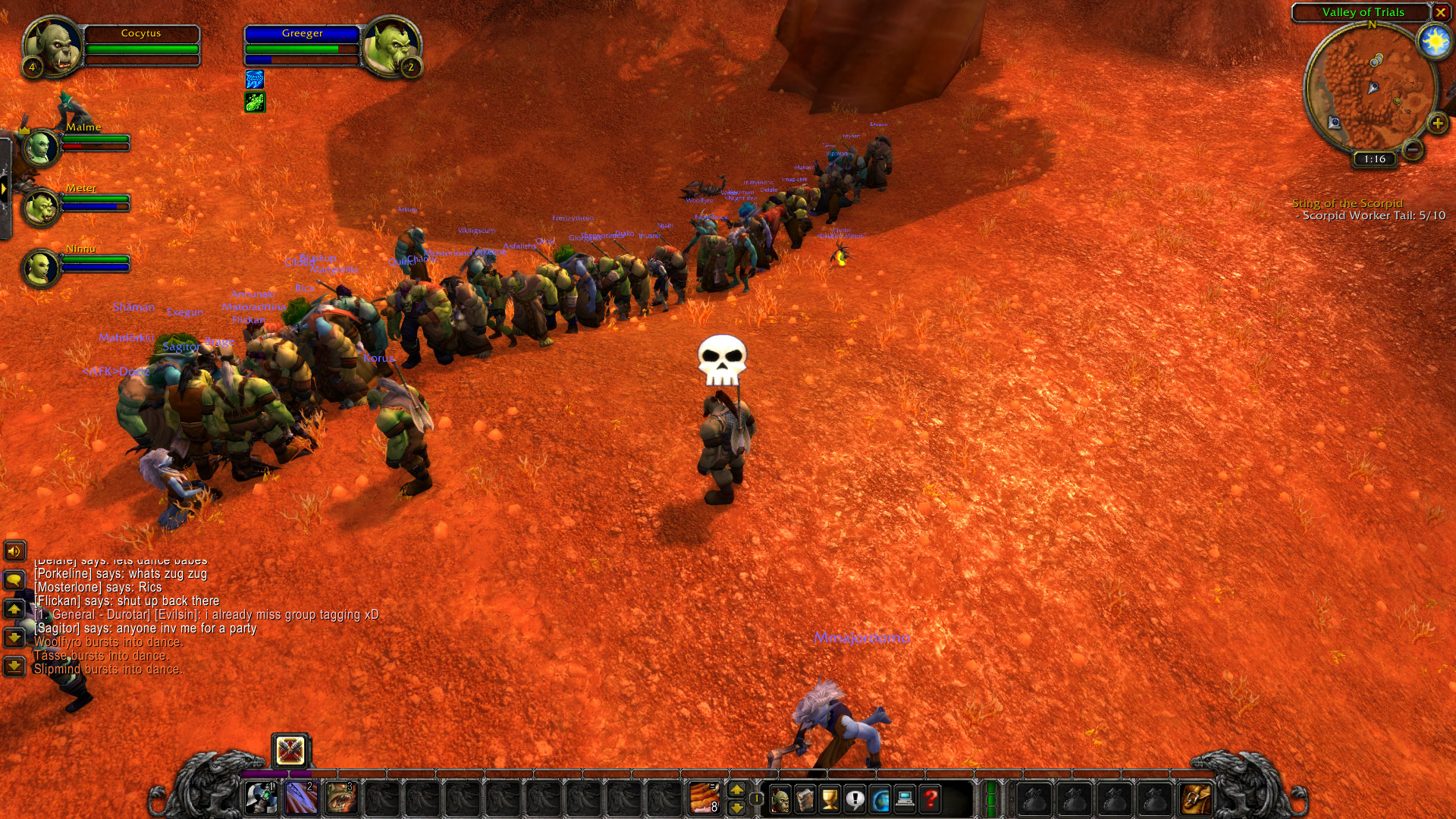Viewport: 1456px width, 819px height.
Task: Cast the throwing ability in action slot 2
Action: click(300, 798)
